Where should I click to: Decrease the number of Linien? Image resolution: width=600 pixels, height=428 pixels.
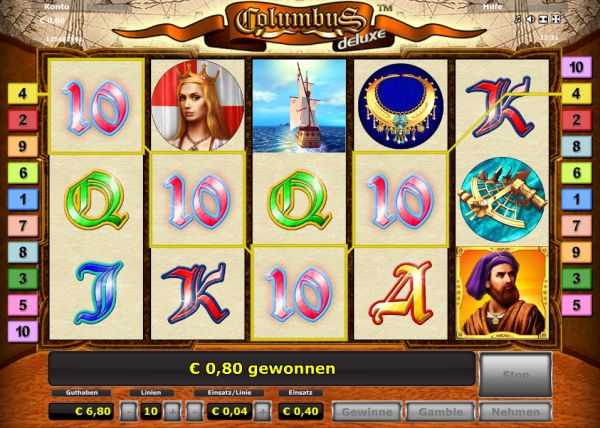(129, 411)
